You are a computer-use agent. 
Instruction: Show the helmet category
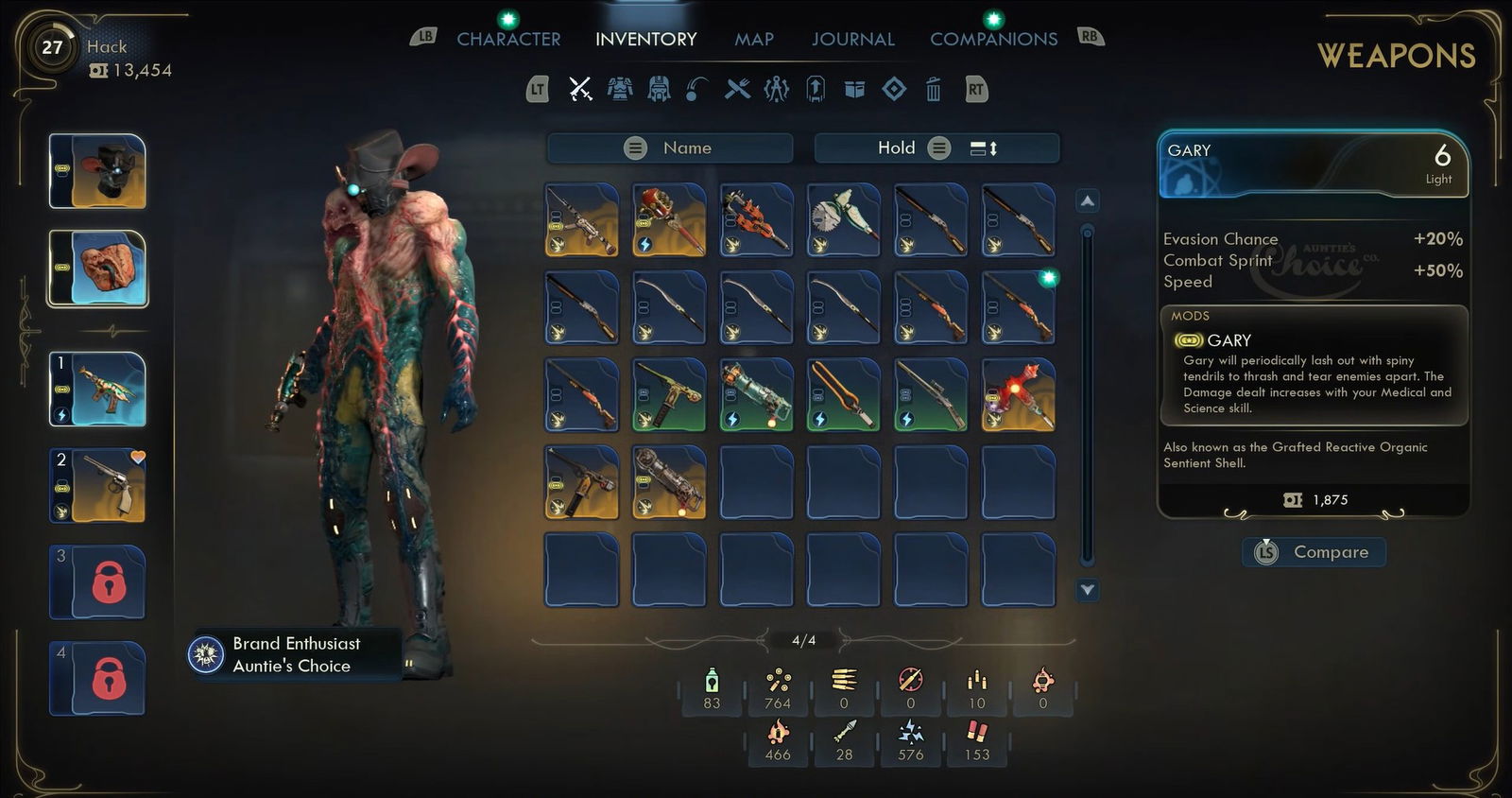click(659, 90)
